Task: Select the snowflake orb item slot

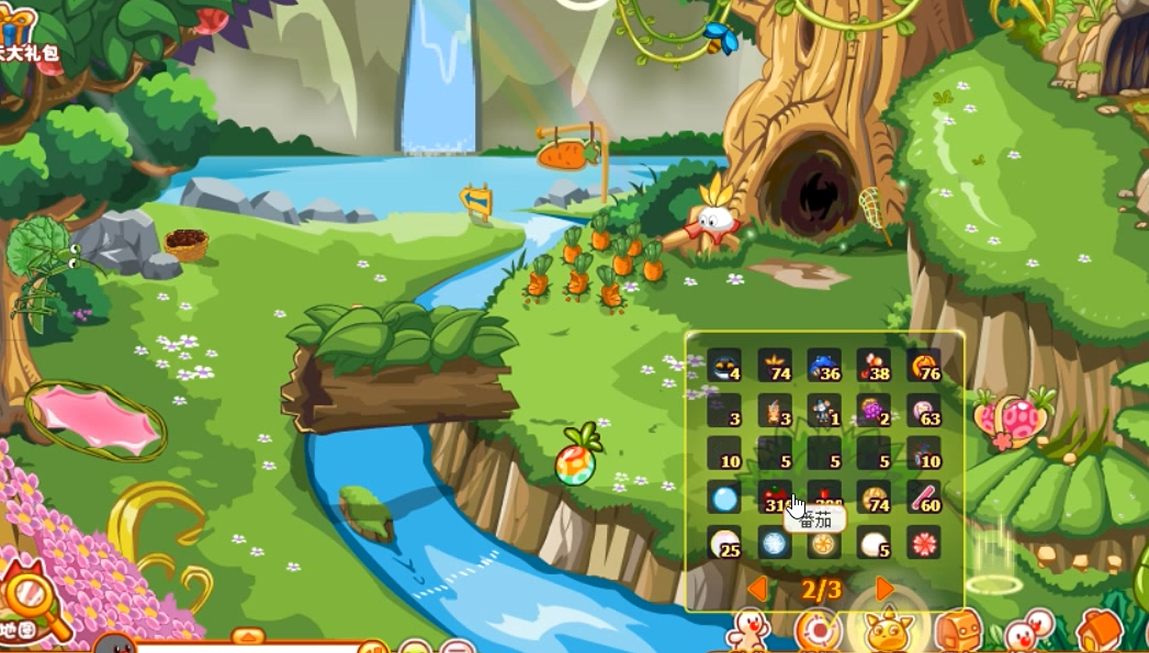Action: [x=774, y=543]
